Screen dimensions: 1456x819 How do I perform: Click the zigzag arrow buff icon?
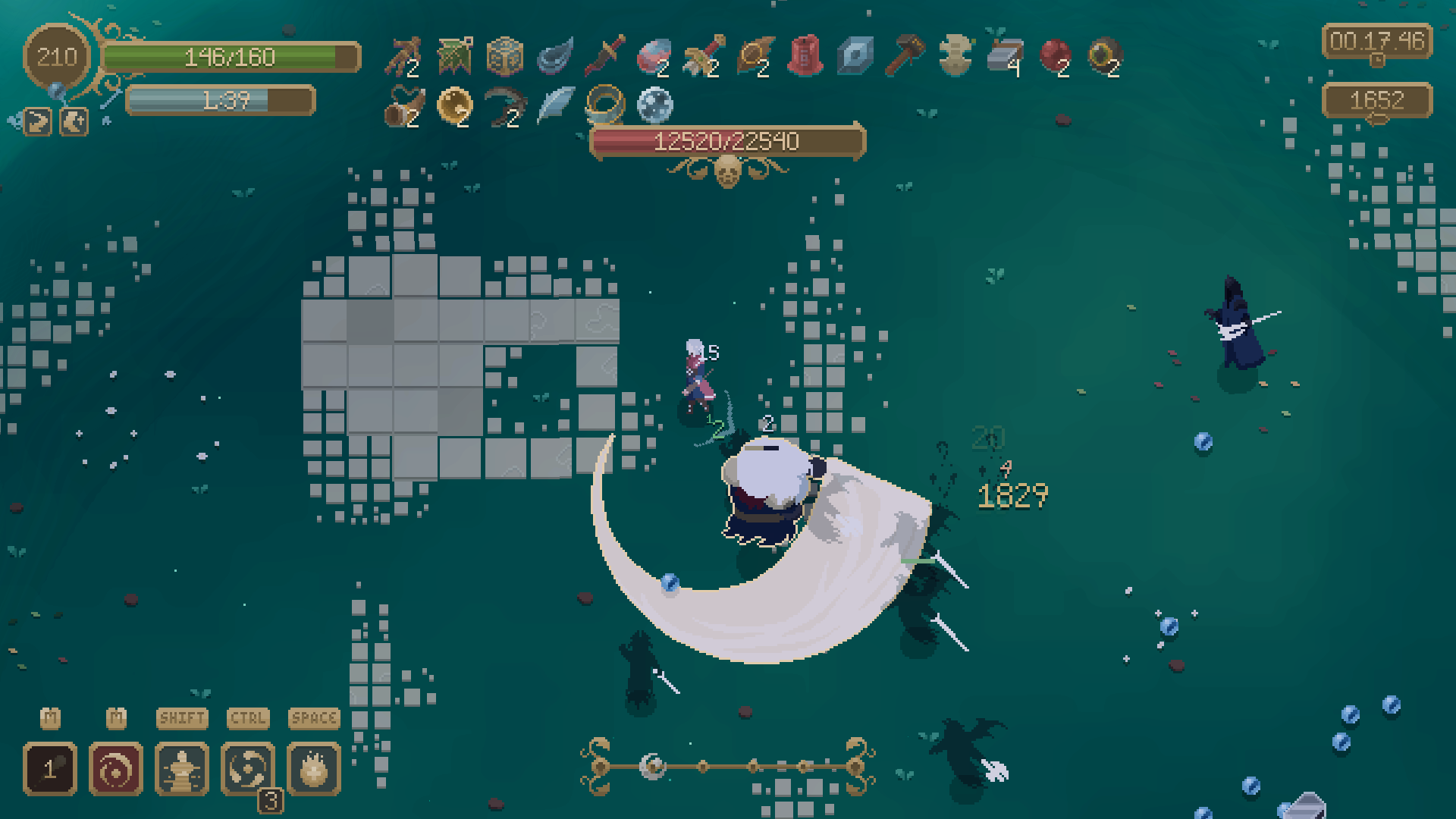pyautogui.click(x=38, y=121)
